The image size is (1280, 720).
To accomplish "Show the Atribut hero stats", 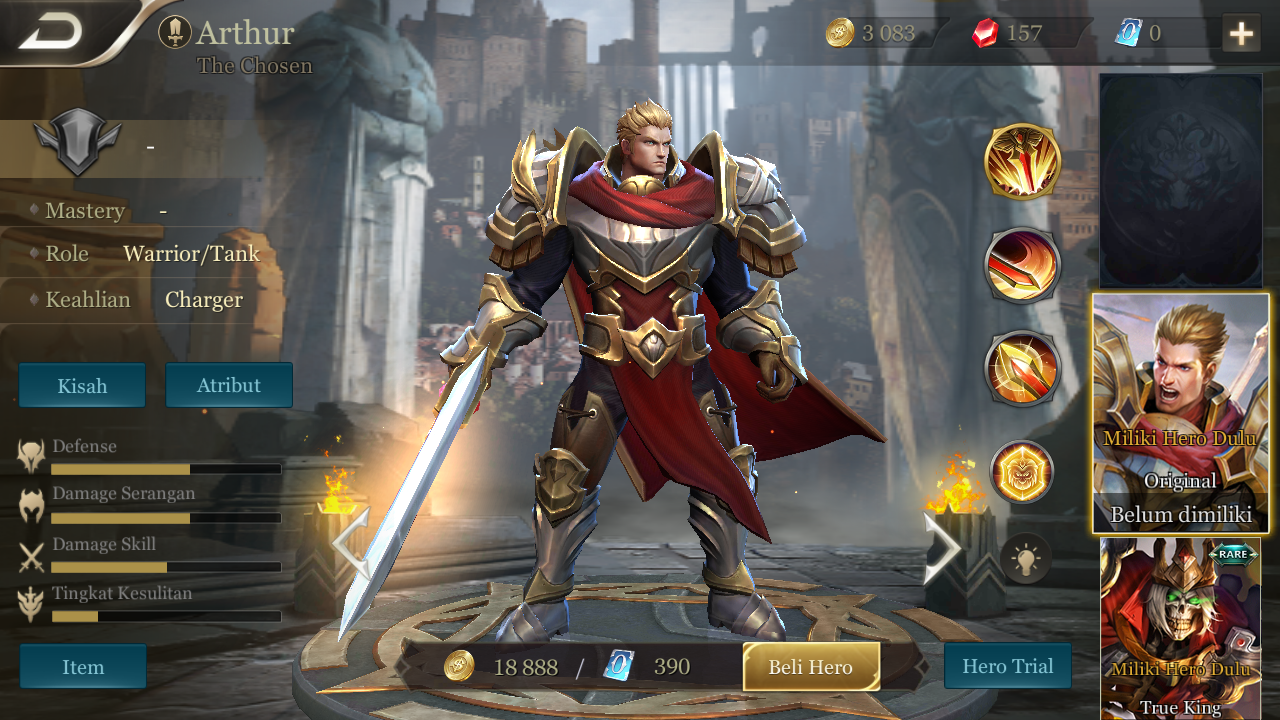I will click(229, 385).
